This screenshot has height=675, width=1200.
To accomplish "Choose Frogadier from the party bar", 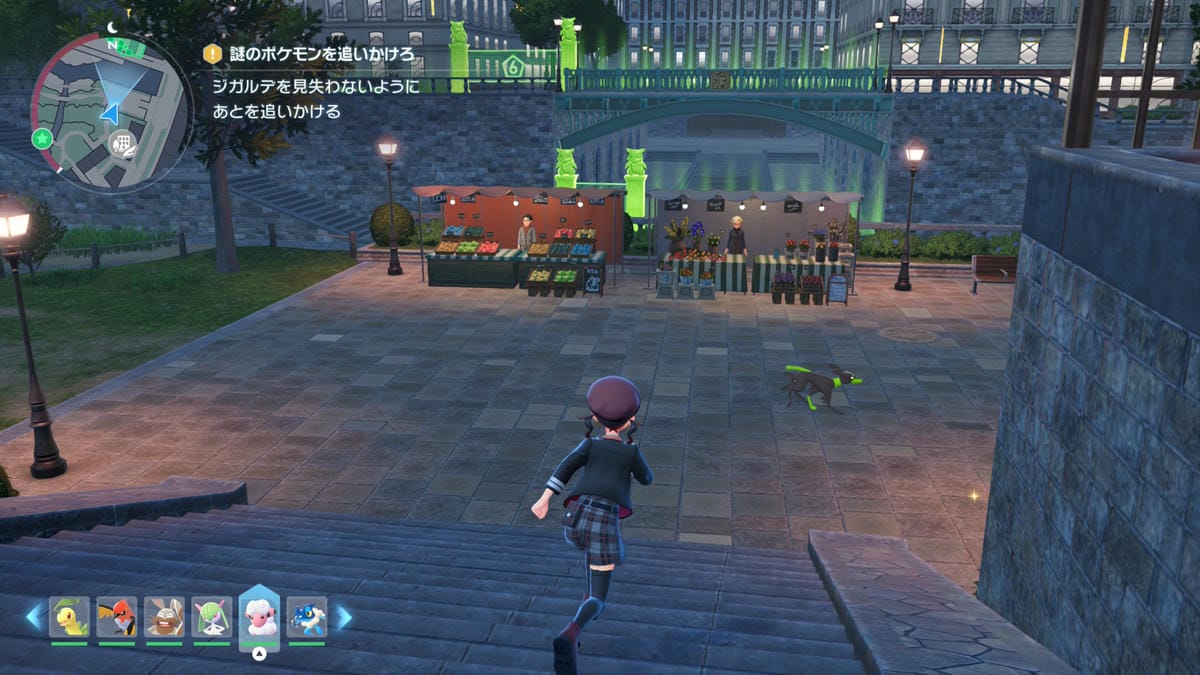I will coord(306,617).
